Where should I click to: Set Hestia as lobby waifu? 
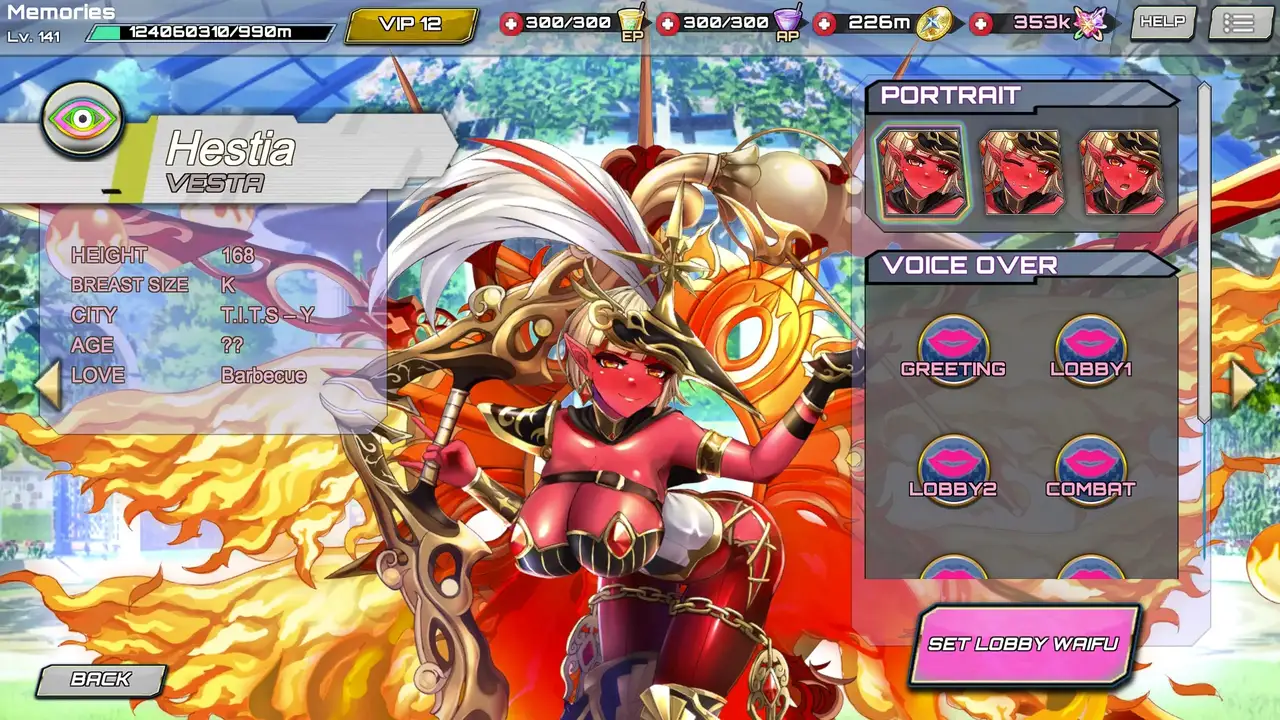(1023, 645)
